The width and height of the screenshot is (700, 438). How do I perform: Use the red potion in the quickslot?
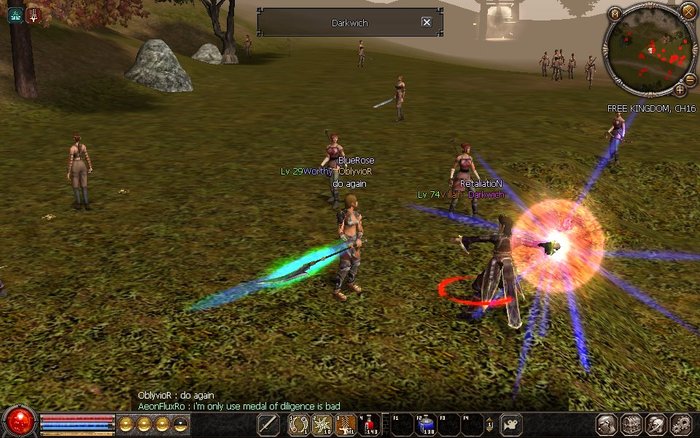point(370,424)
